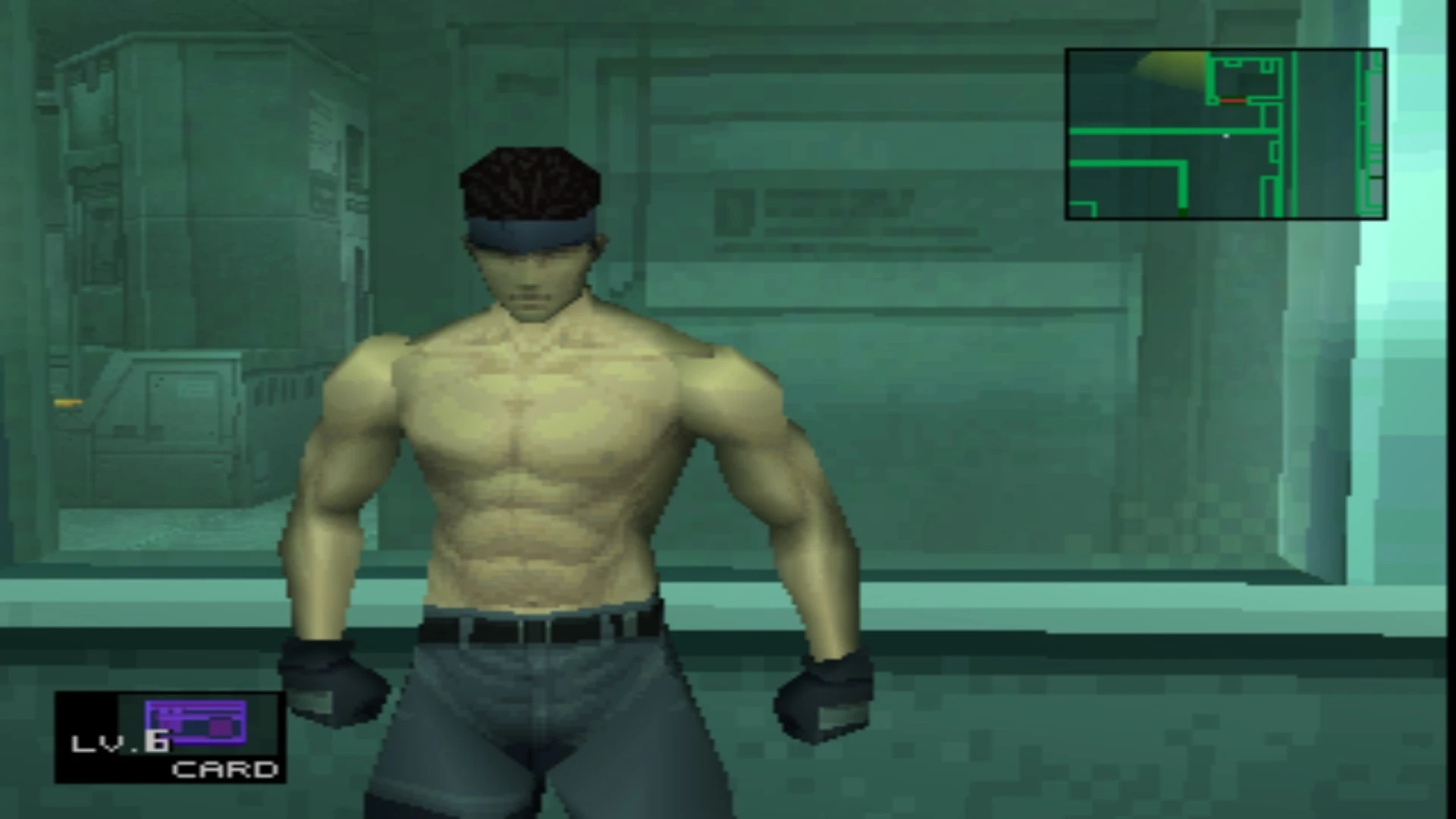The image size is (1456, 819).
Task: Select the white player dot on the radar
Action: pyautogui.click(x=1226, y=136)
